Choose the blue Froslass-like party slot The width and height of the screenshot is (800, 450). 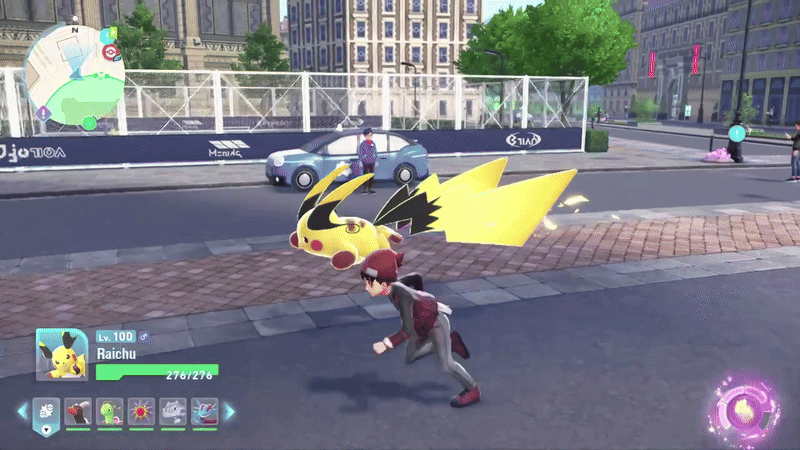[x=203, y=411]
